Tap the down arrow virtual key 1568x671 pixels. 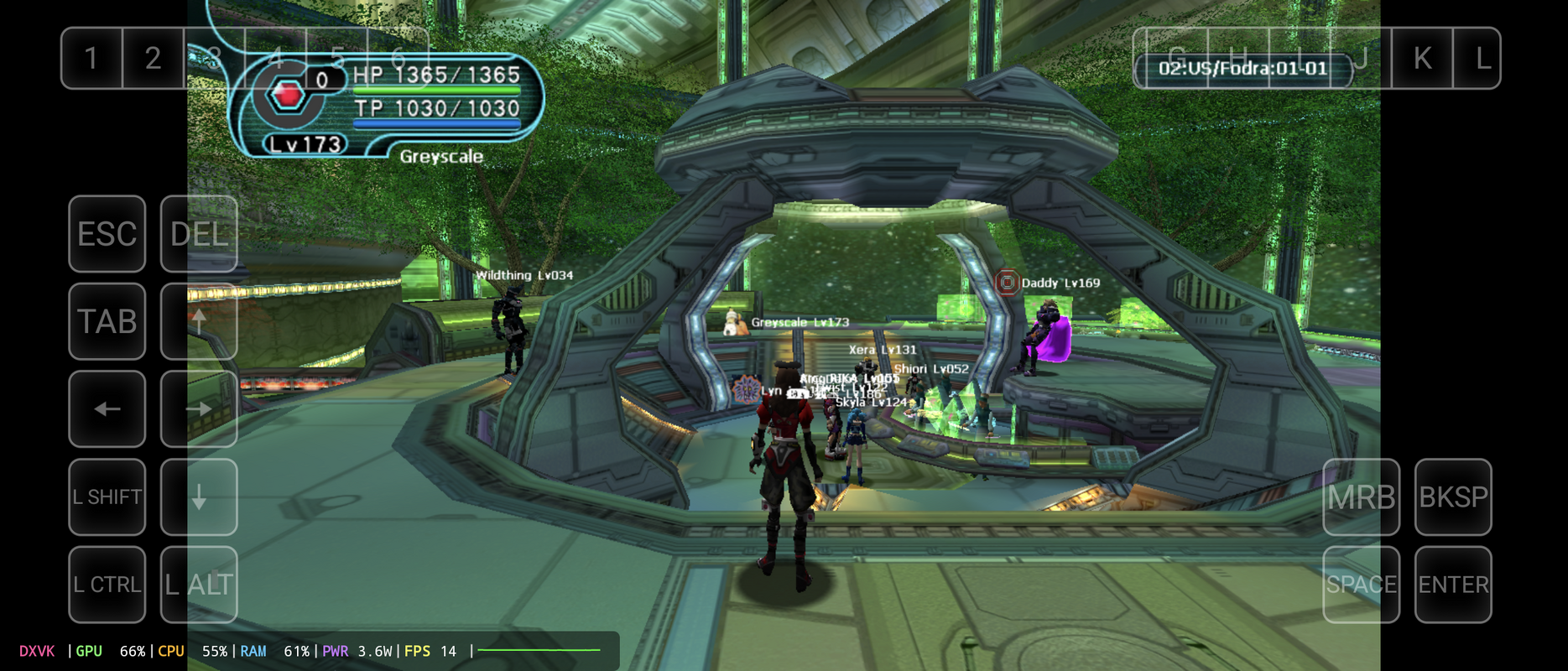[199, 497]
